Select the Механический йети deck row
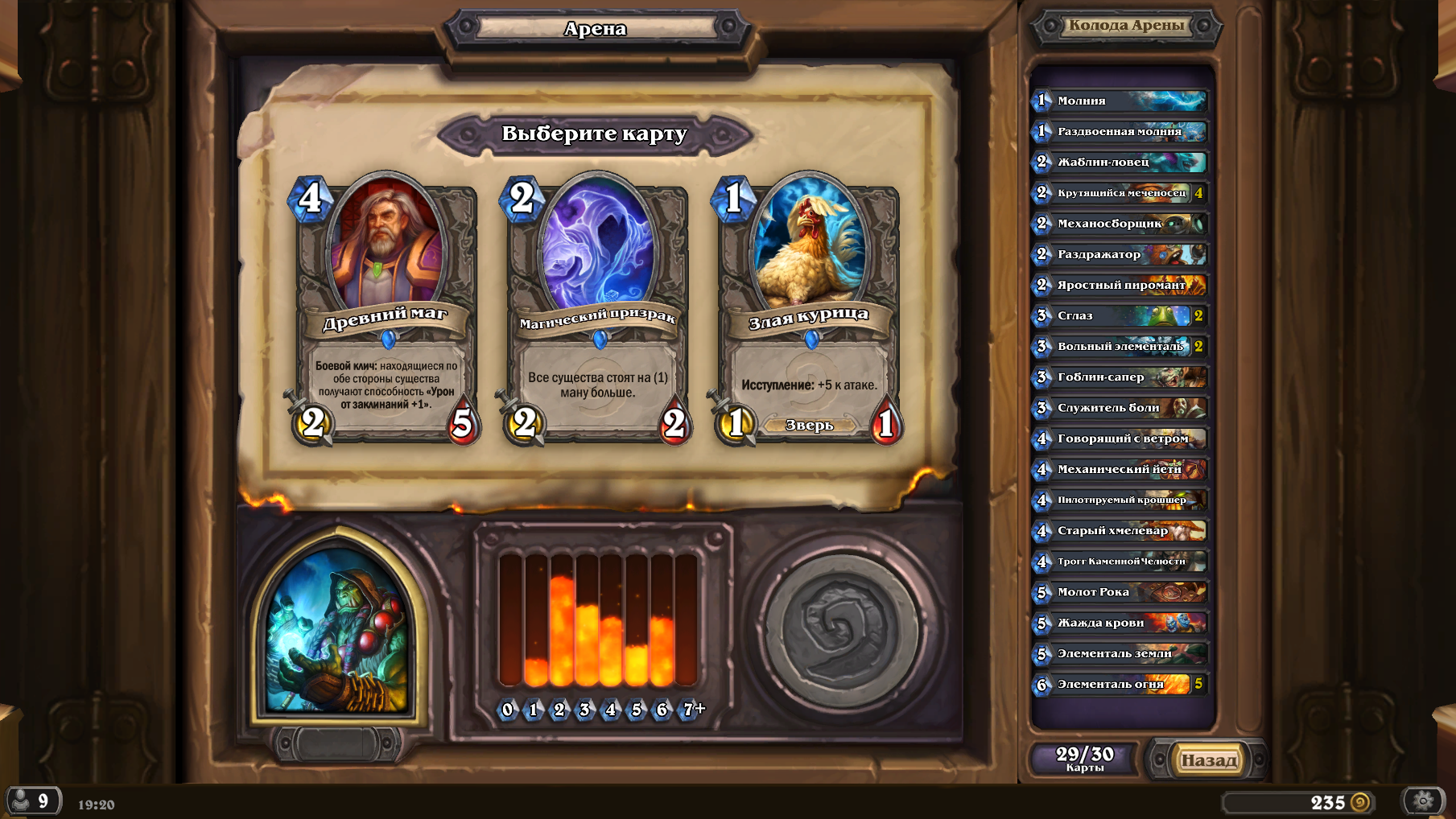Viewport: 1456px width, 819px height. tap(1120, 469)
